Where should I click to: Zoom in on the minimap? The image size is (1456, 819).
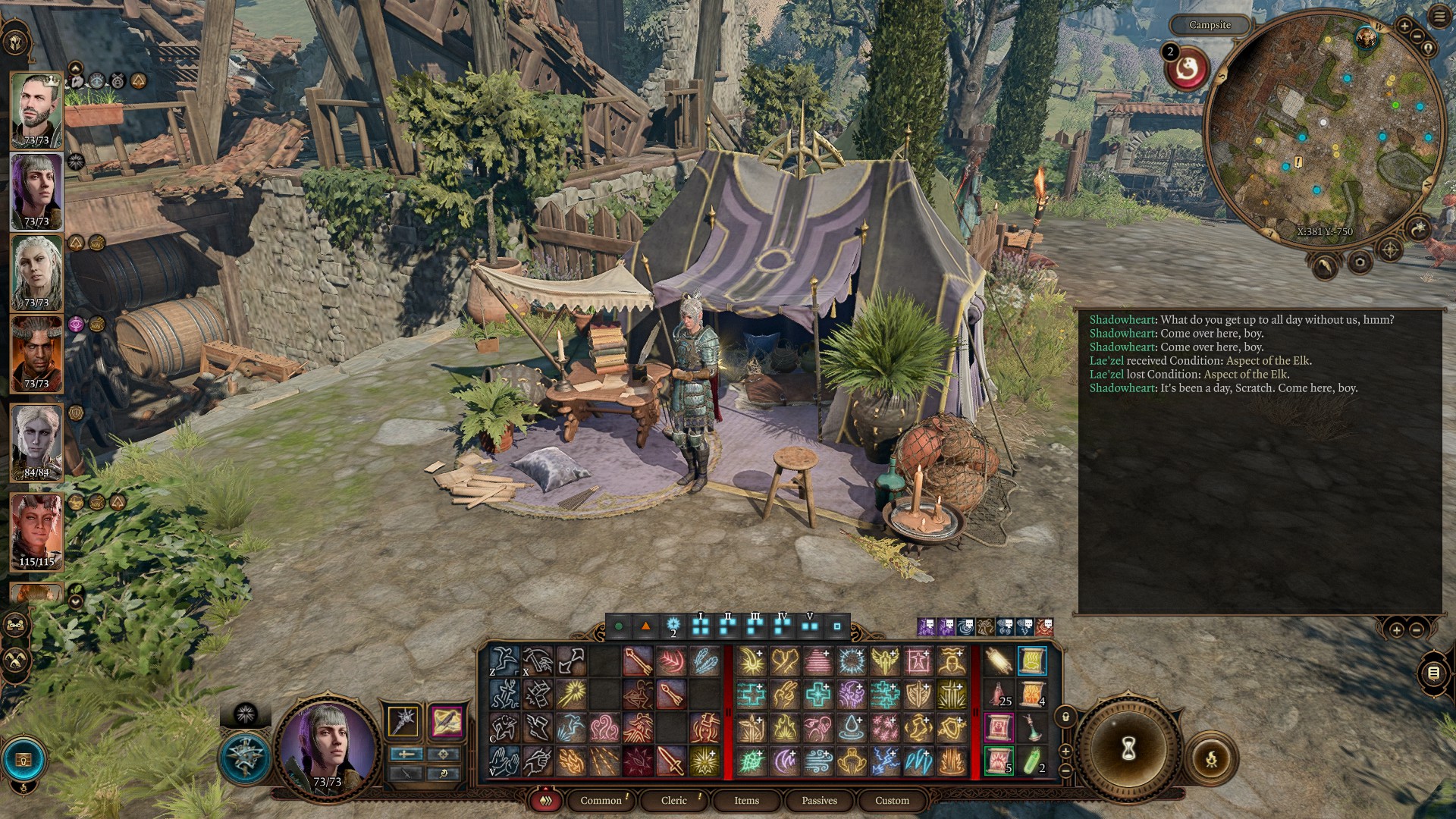(1404, 27)
